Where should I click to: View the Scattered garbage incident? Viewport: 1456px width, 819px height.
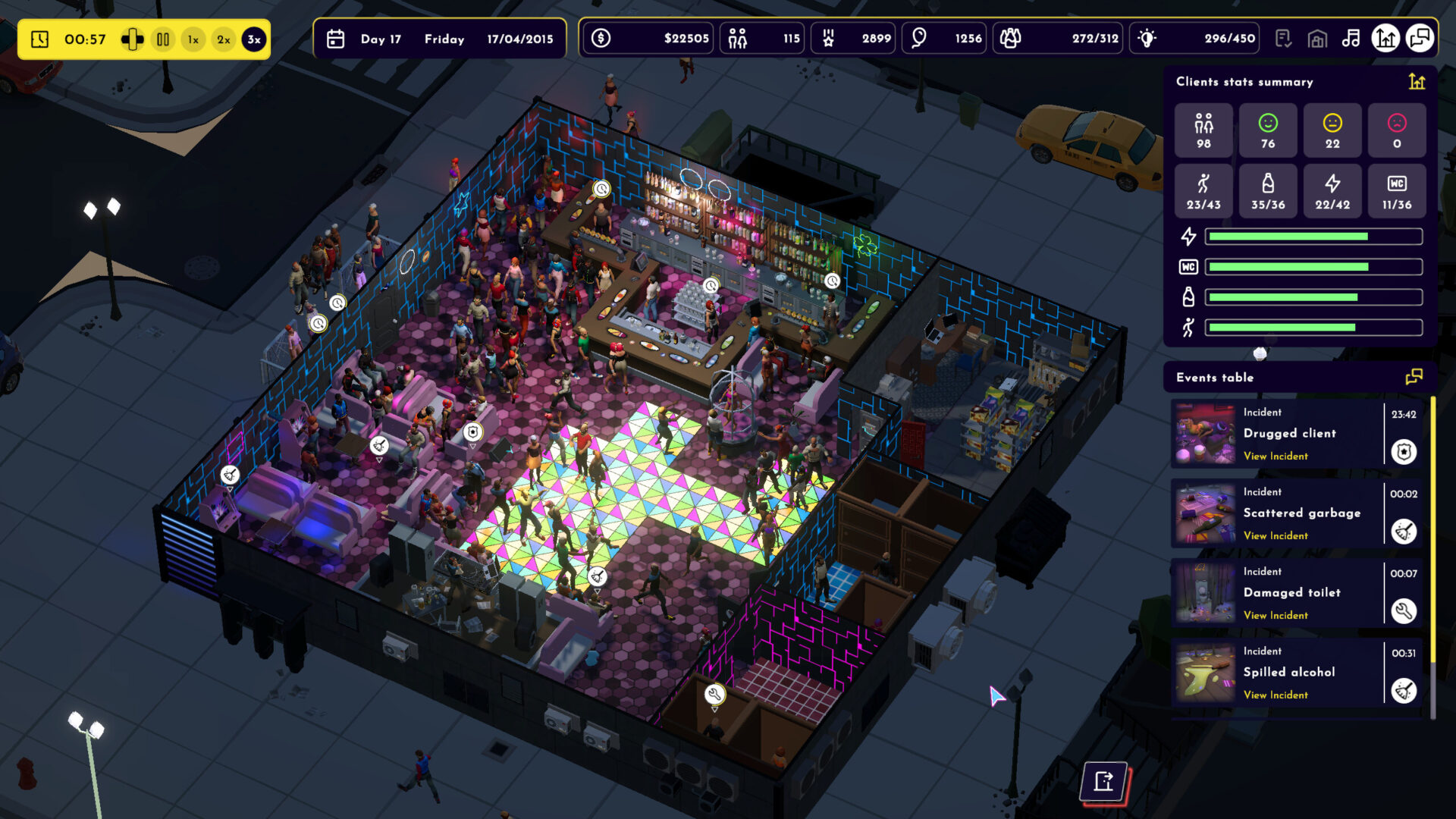click(1276, 536)
